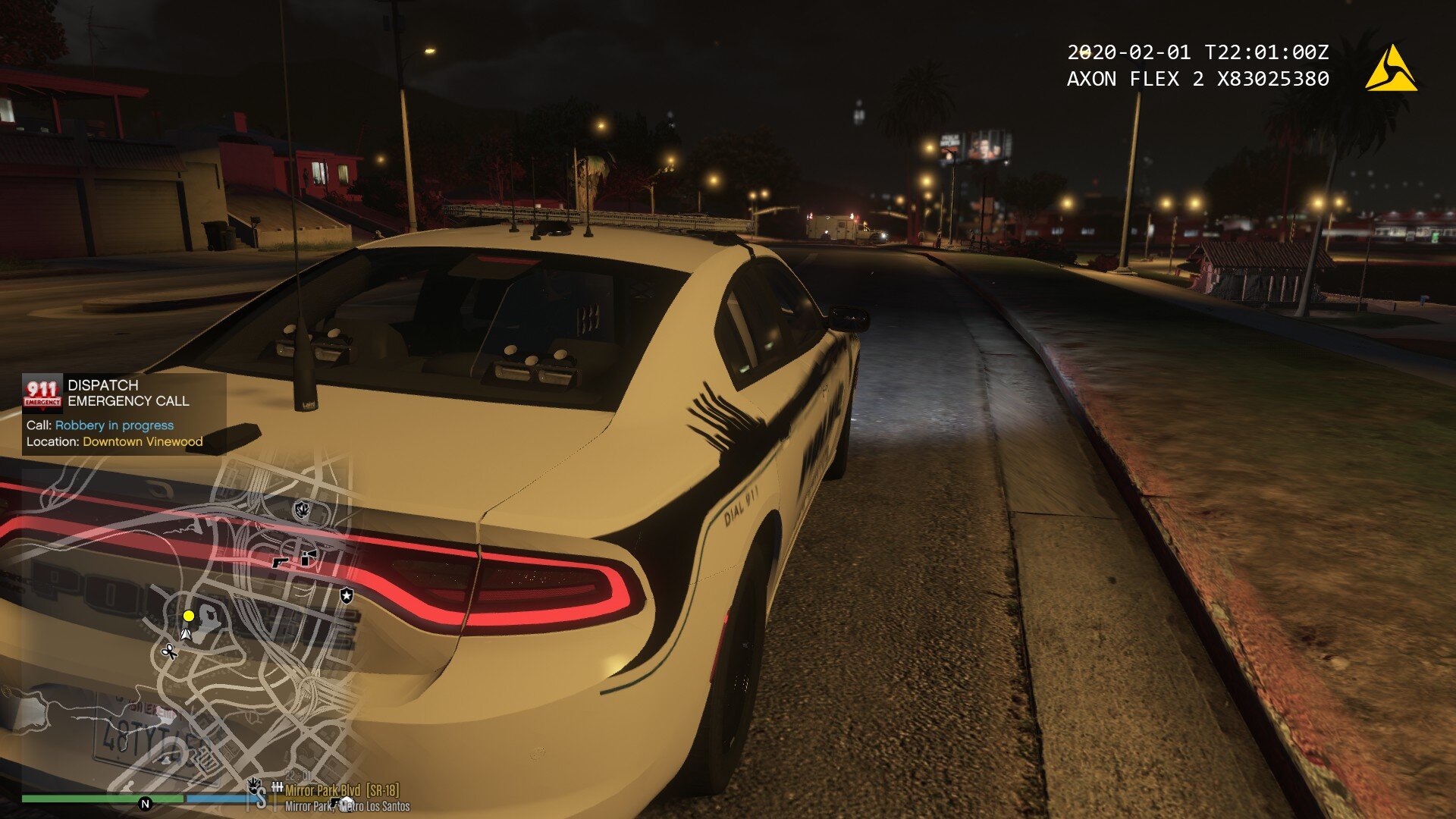Click the 911 dispatch emergency call notification
Screen dimensions: 1456x819
click(x=124, y=413)
